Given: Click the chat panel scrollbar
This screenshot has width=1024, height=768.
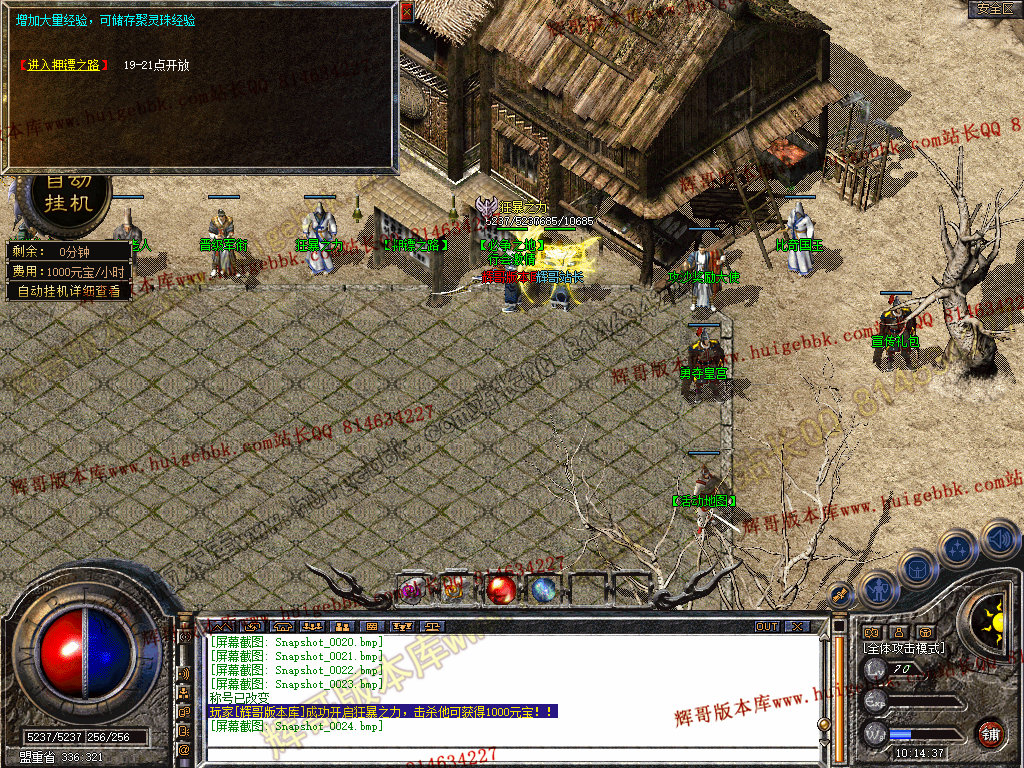Looking at the screenshot, I should (840, 690).
